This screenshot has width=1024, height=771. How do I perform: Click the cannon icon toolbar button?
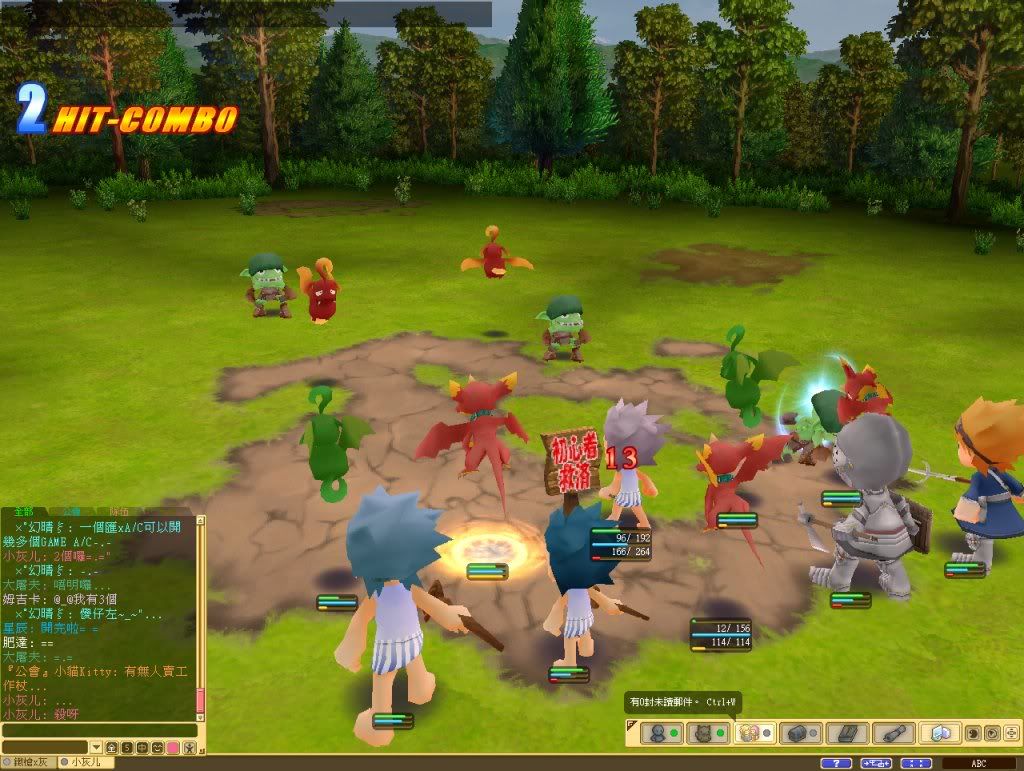coord(892,733)
